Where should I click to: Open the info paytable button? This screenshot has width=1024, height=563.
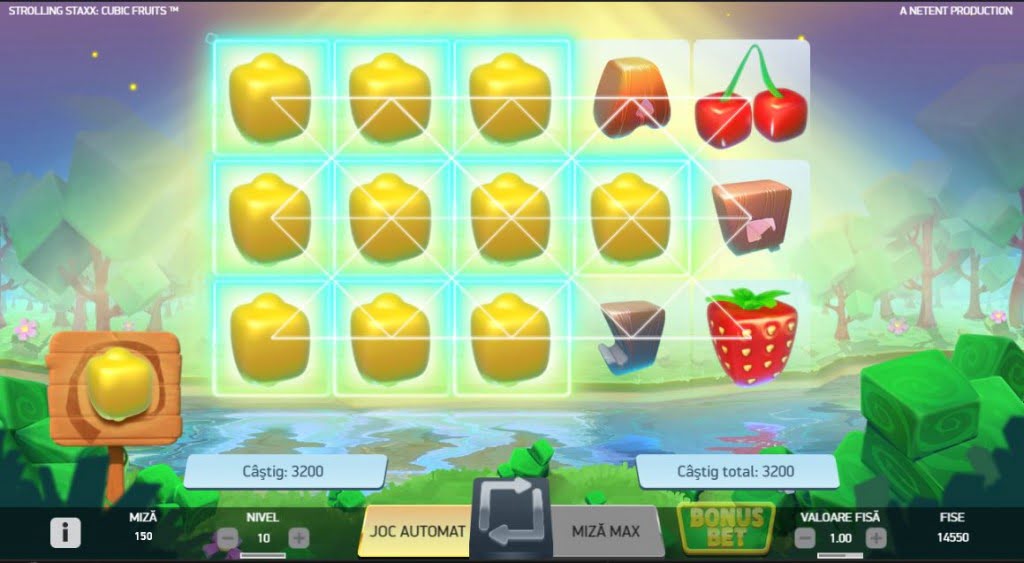(65, 533)
